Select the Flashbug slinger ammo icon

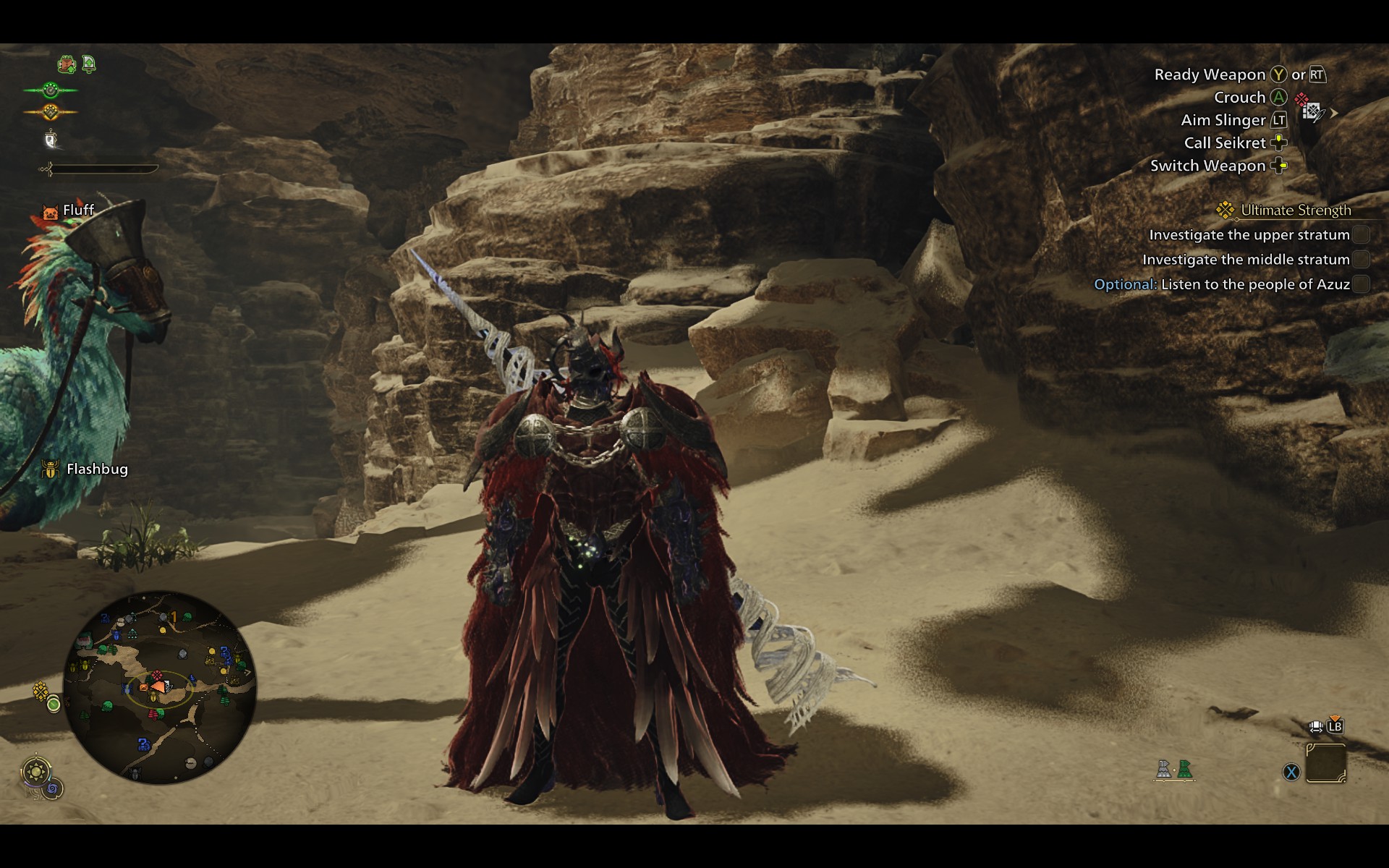[51, 469]
